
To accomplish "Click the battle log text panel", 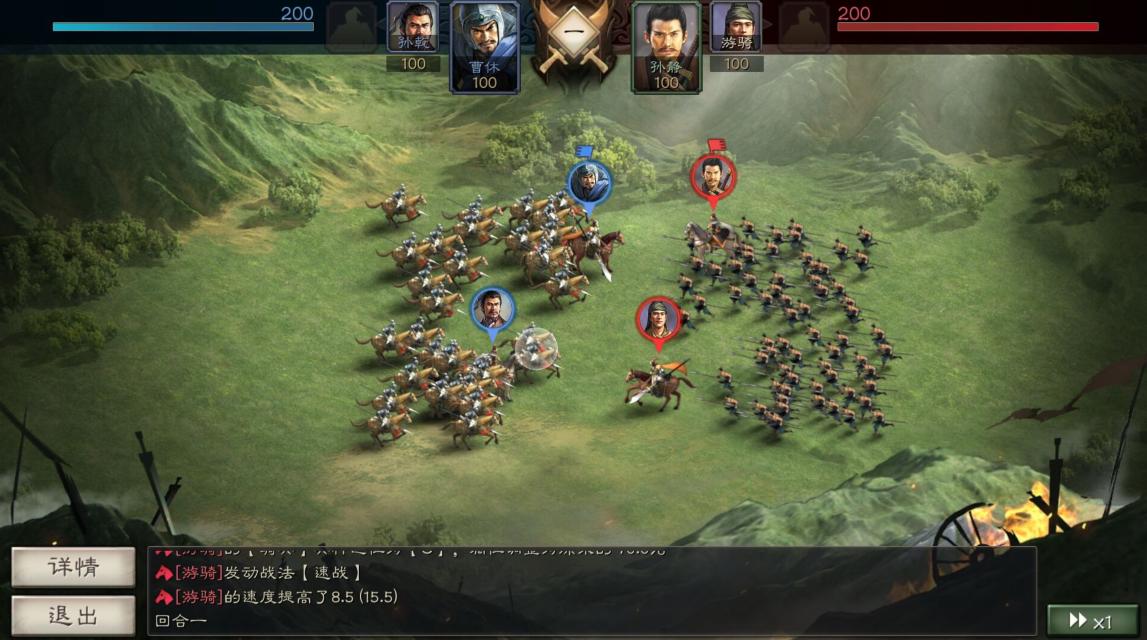I will pyautogui.click(x=591, y=591).
